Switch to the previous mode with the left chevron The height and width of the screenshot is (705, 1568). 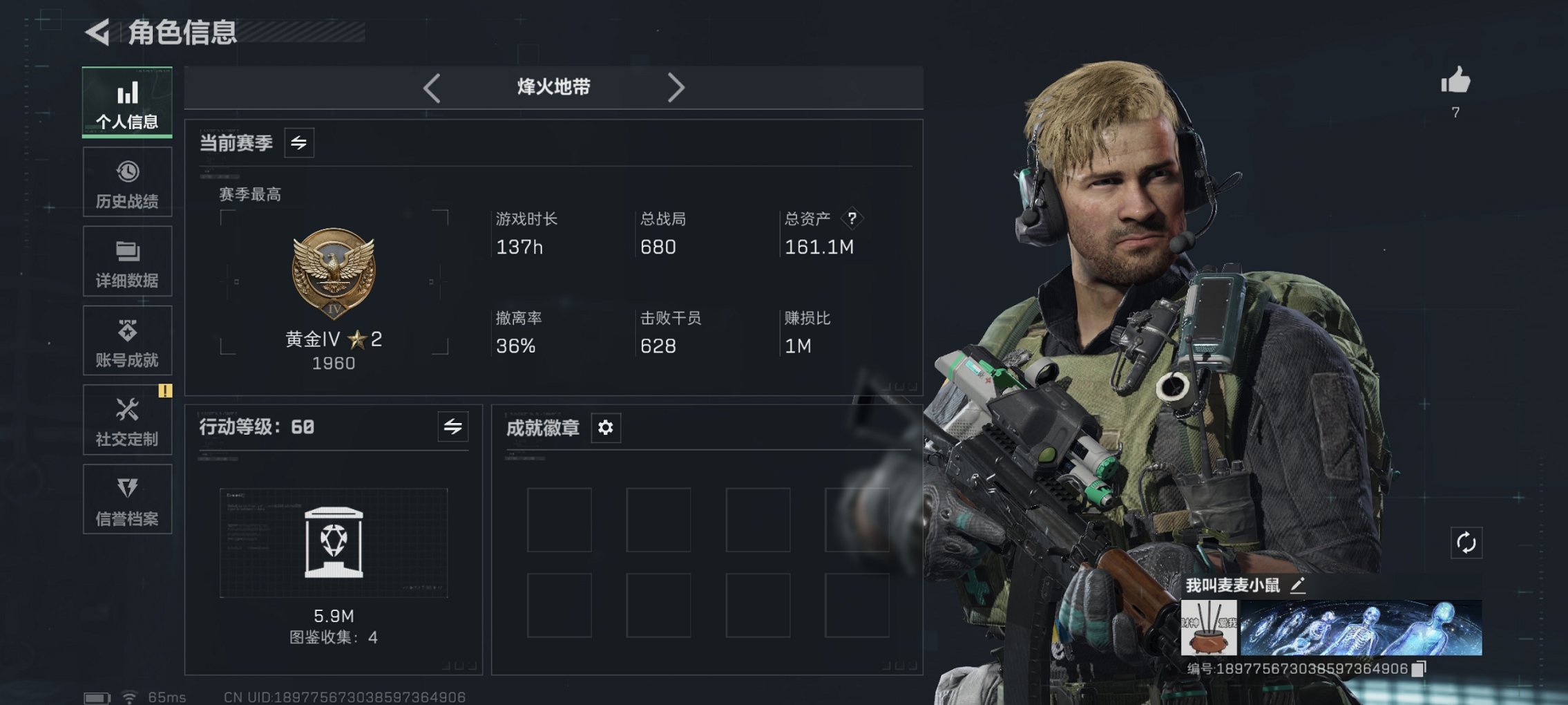432,87
